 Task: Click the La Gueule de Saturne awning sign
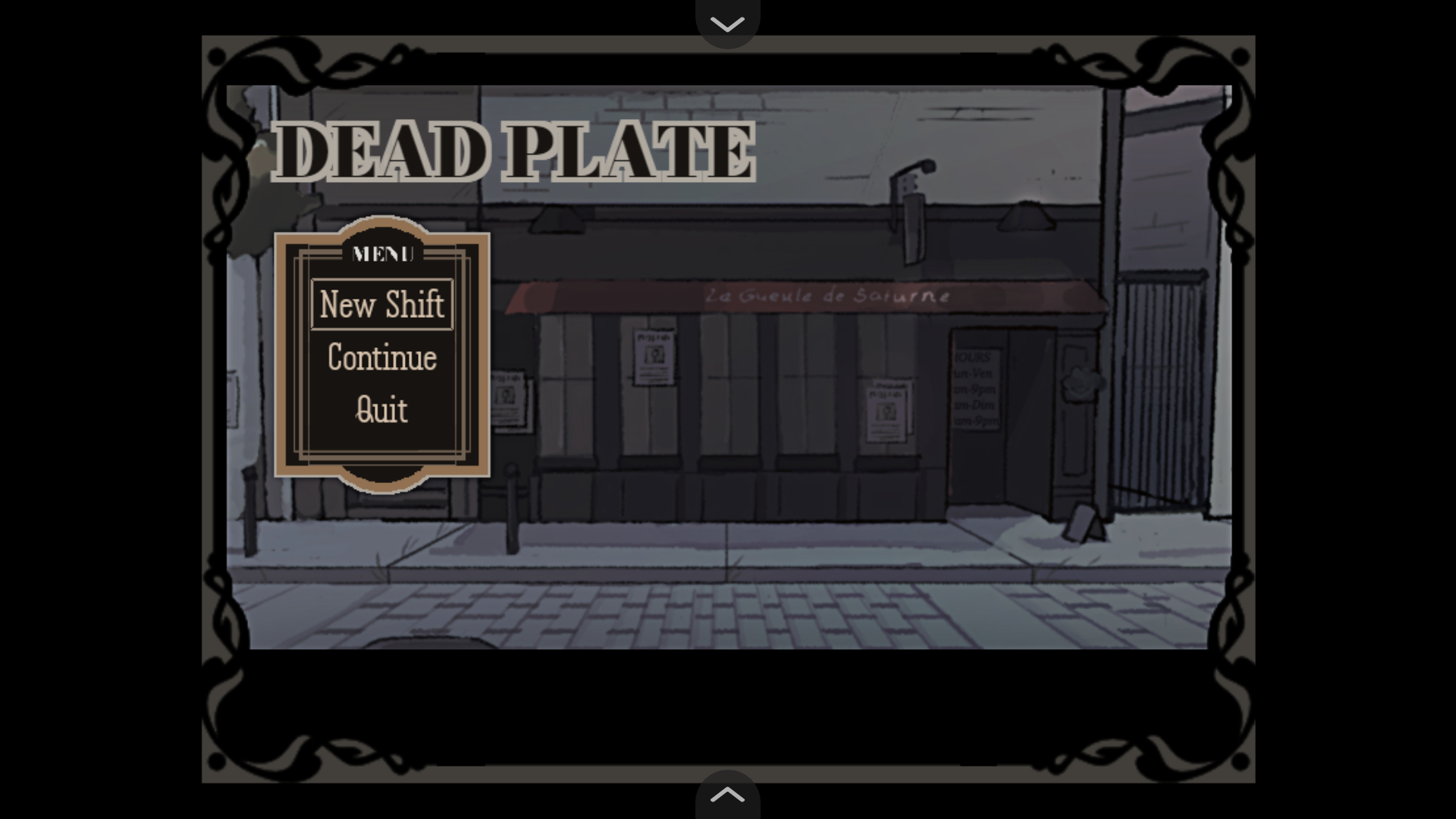tap(829, 296)
